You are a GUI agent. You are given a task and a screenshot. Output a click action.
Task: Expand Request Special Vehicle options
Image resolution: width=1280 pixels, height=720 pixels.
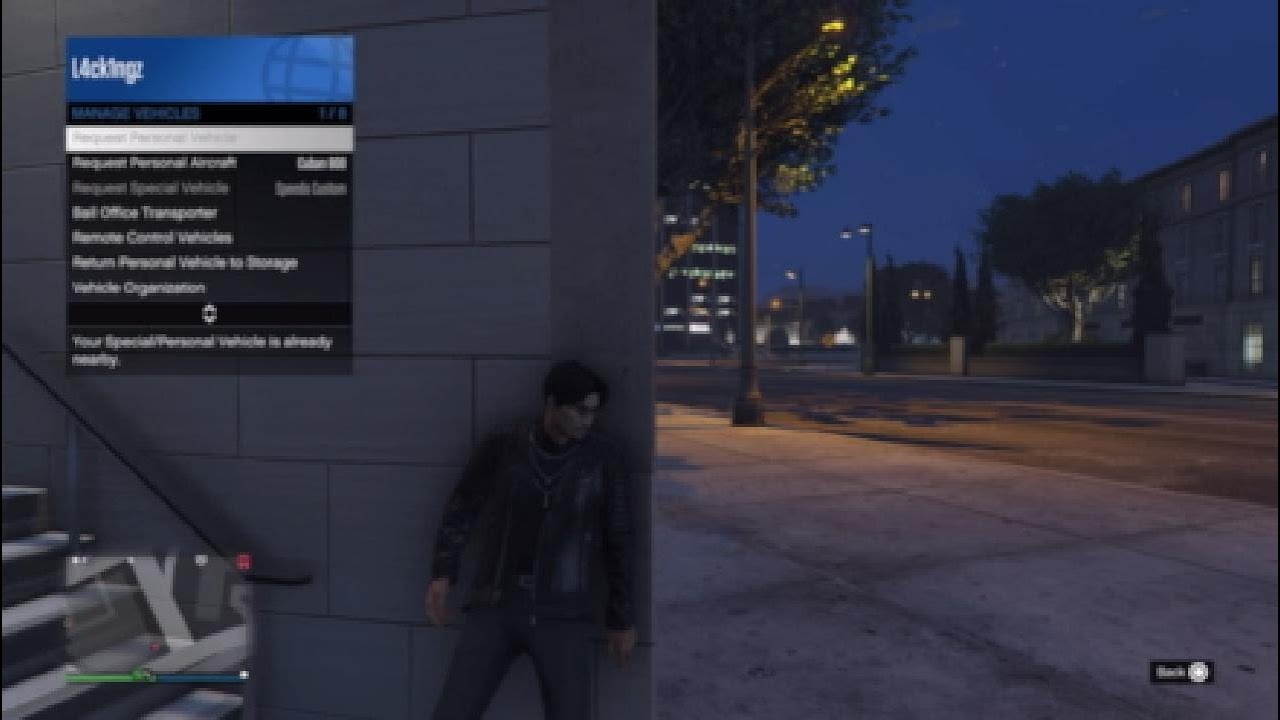150,188
